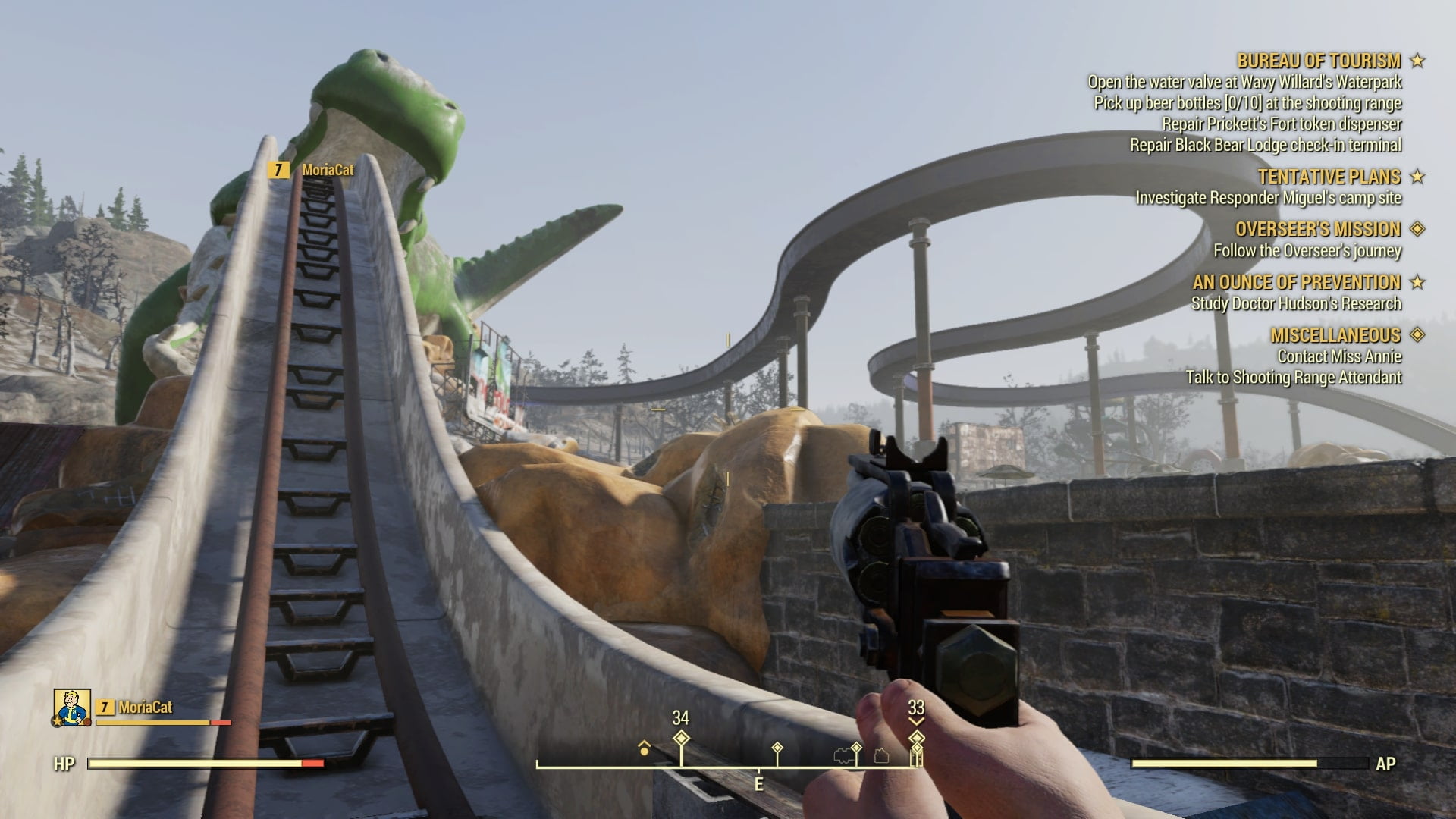Screen dimensions: 1456x819
Task: Click the Black Bear Lodge terminal objective
Action: click(1266, 145)
